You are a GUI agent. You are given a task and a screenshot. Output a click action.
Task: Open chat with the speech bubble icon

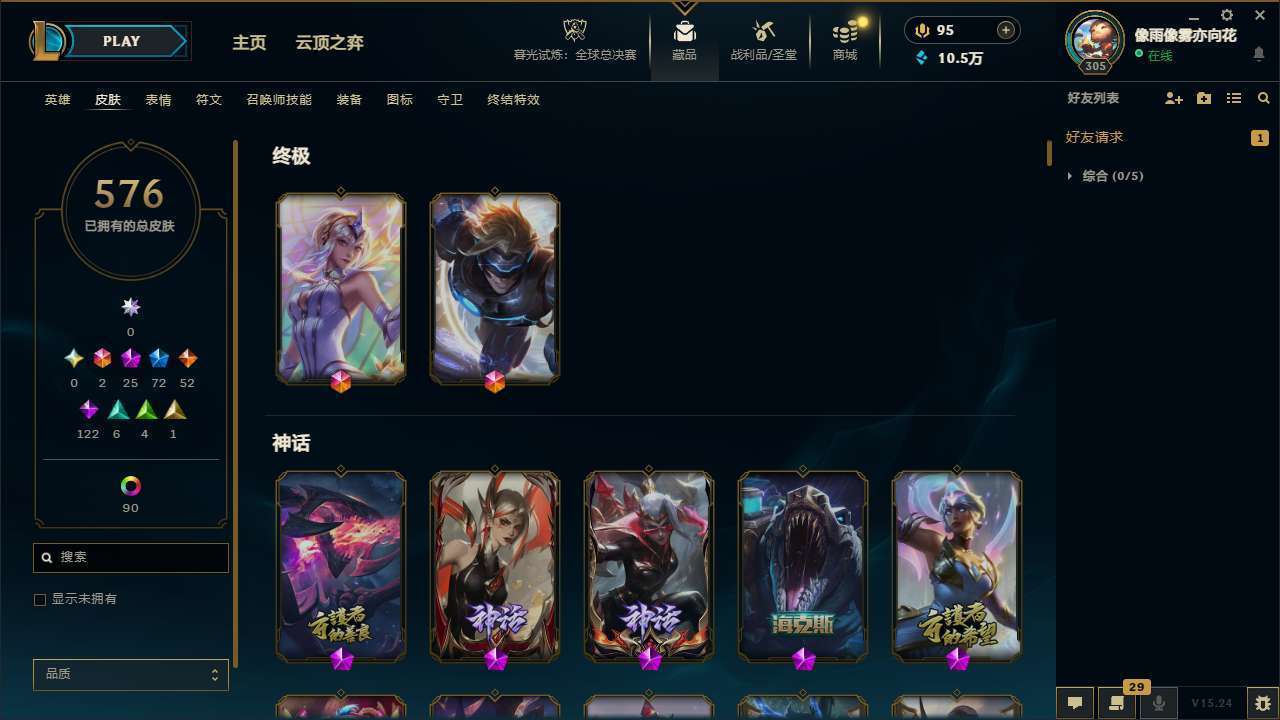tap(1073, 703)
